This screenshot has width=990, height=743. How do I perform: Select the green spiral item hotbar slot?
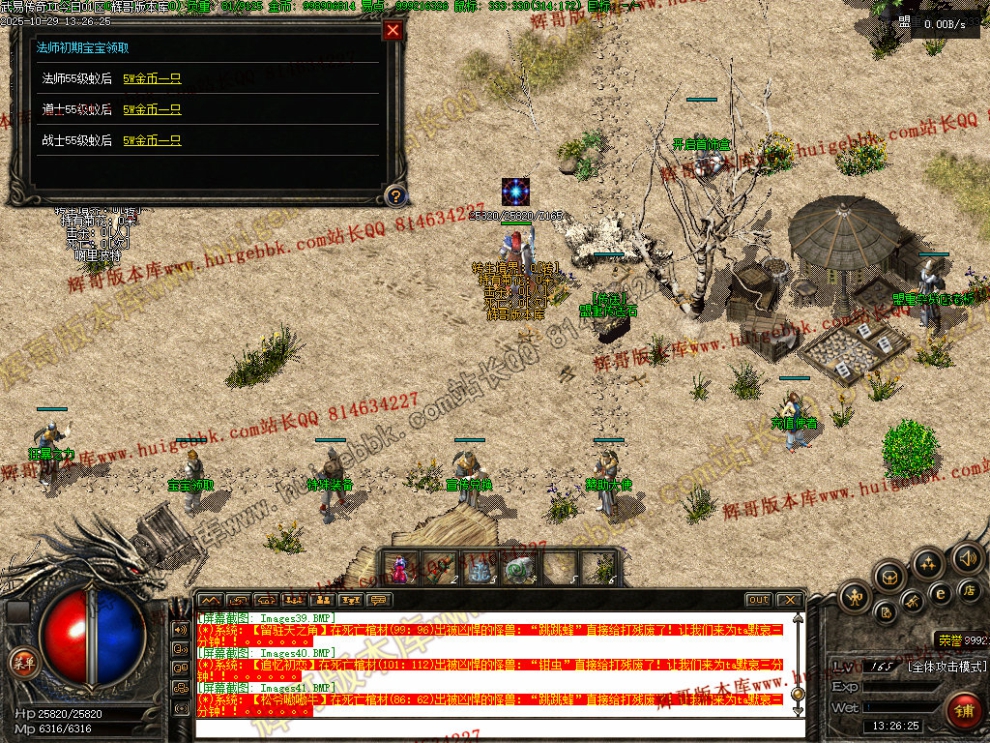click(517, 570)
